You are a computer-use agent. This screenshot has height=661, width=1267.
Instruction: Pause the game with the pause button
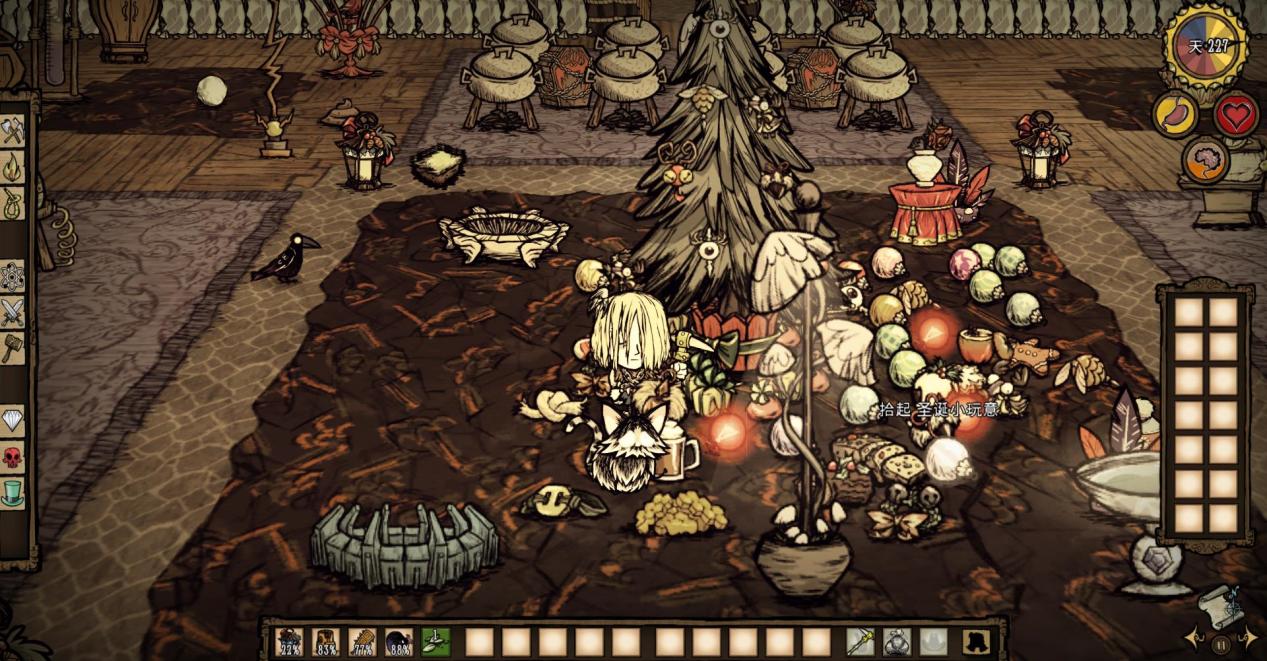(1220, 644)
